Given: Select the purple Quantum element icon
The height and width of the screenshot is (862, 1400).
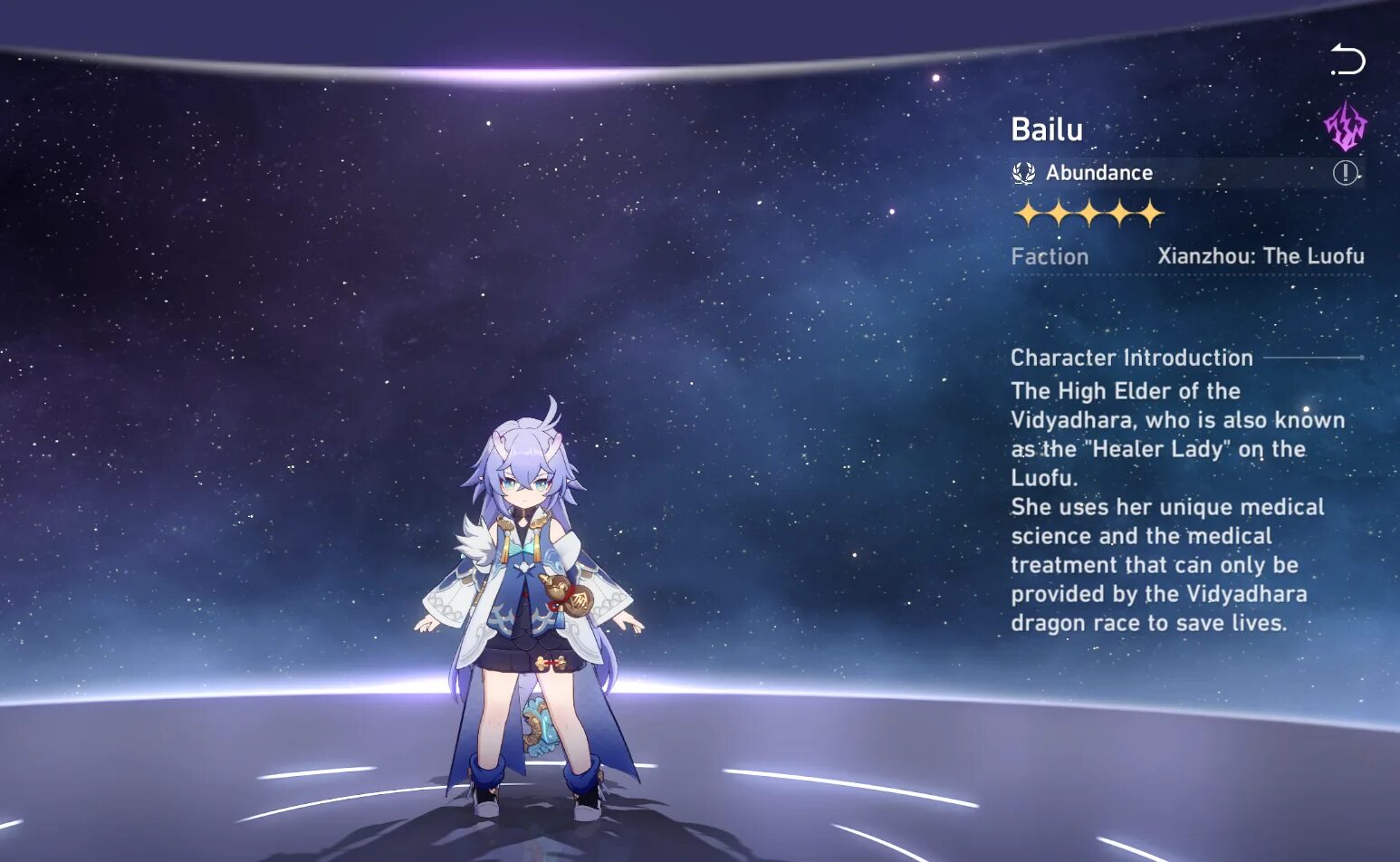Looking at the screenshot, I should [1346, 126].
